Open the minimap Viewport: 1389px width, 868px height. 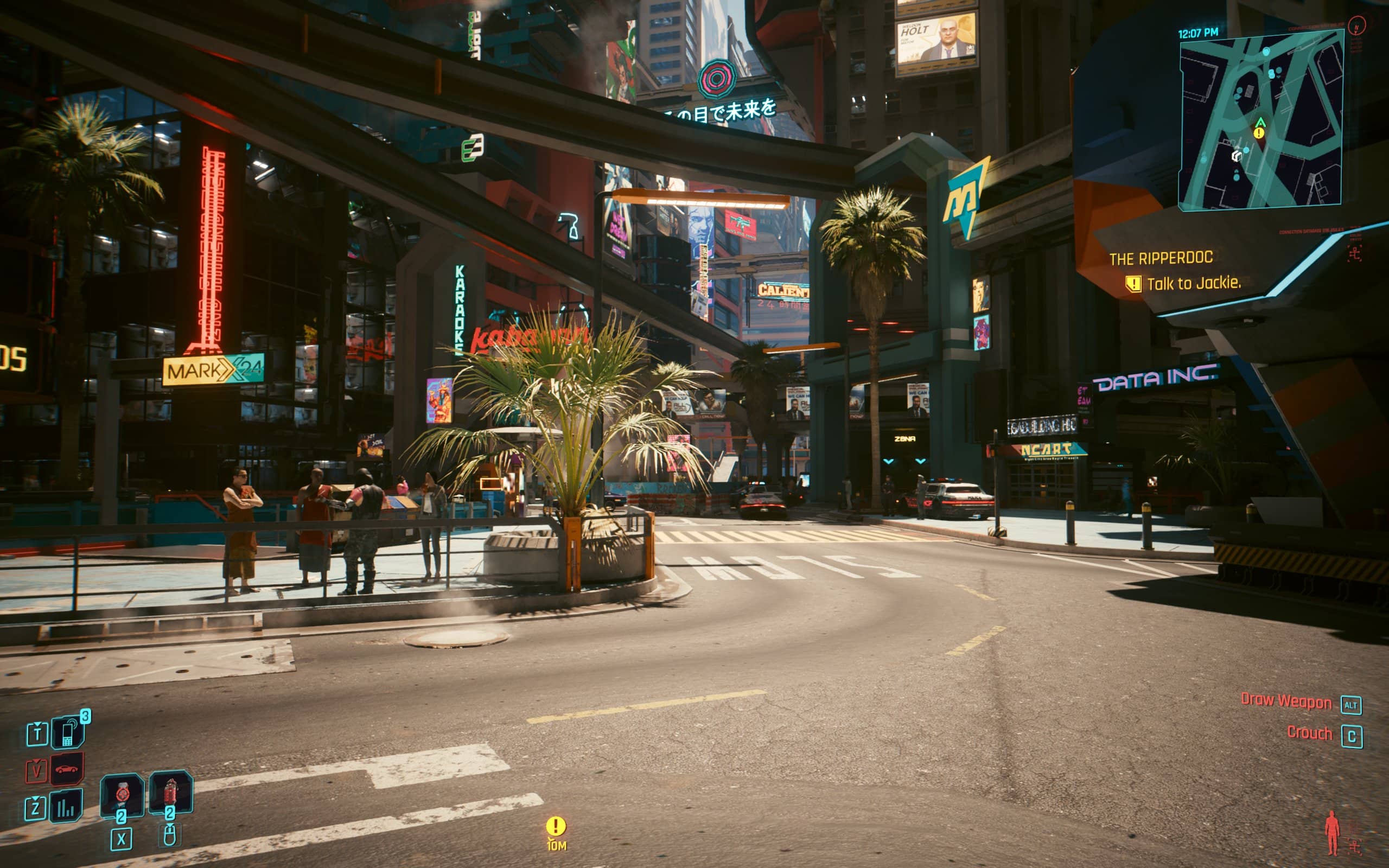coord(1260,122)
